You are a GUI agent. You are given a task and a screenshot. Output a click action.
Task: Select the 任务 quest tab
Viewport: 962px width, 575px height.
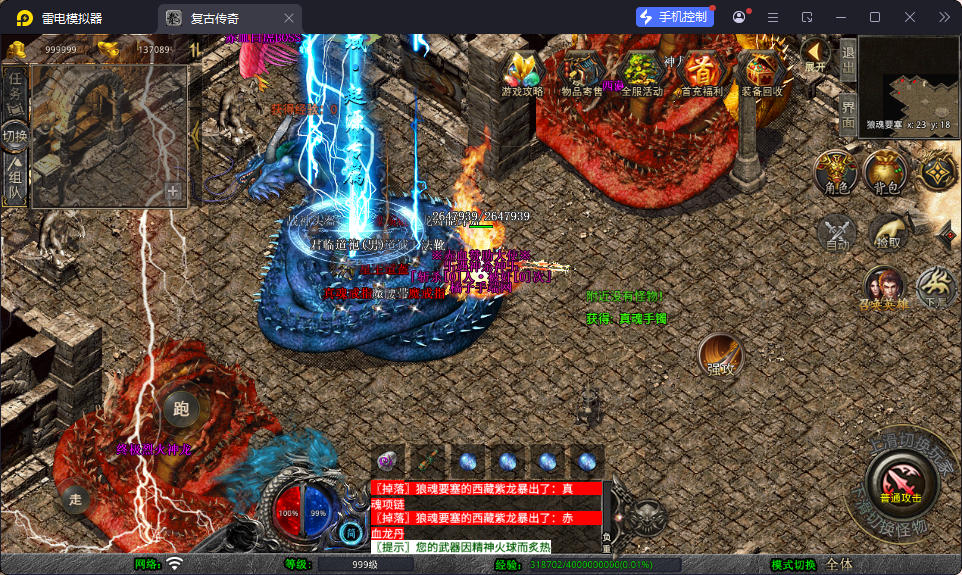click(x=15, y=88)
